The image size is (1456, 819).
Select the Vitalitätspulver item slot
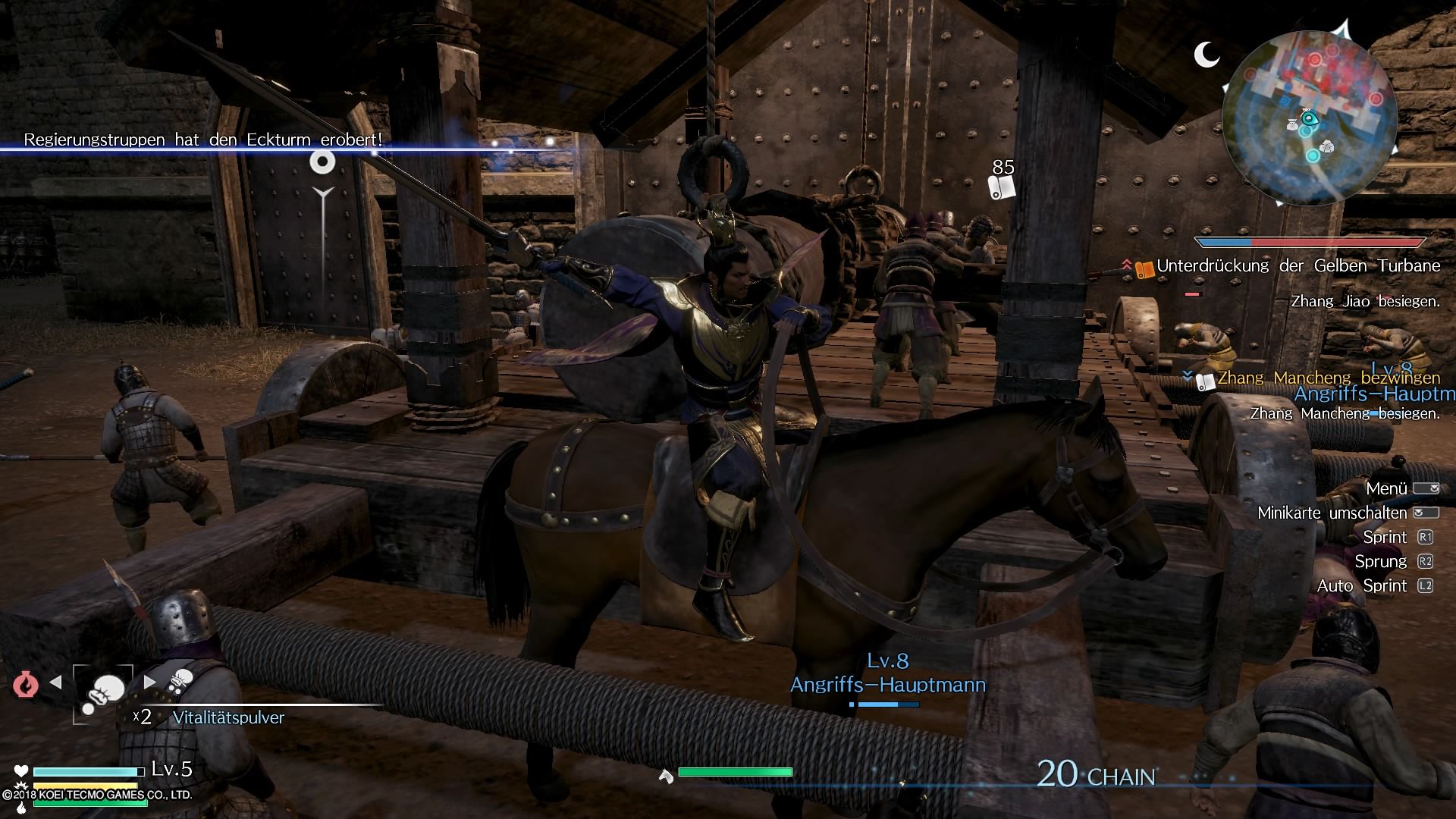[x=102, y=692]
